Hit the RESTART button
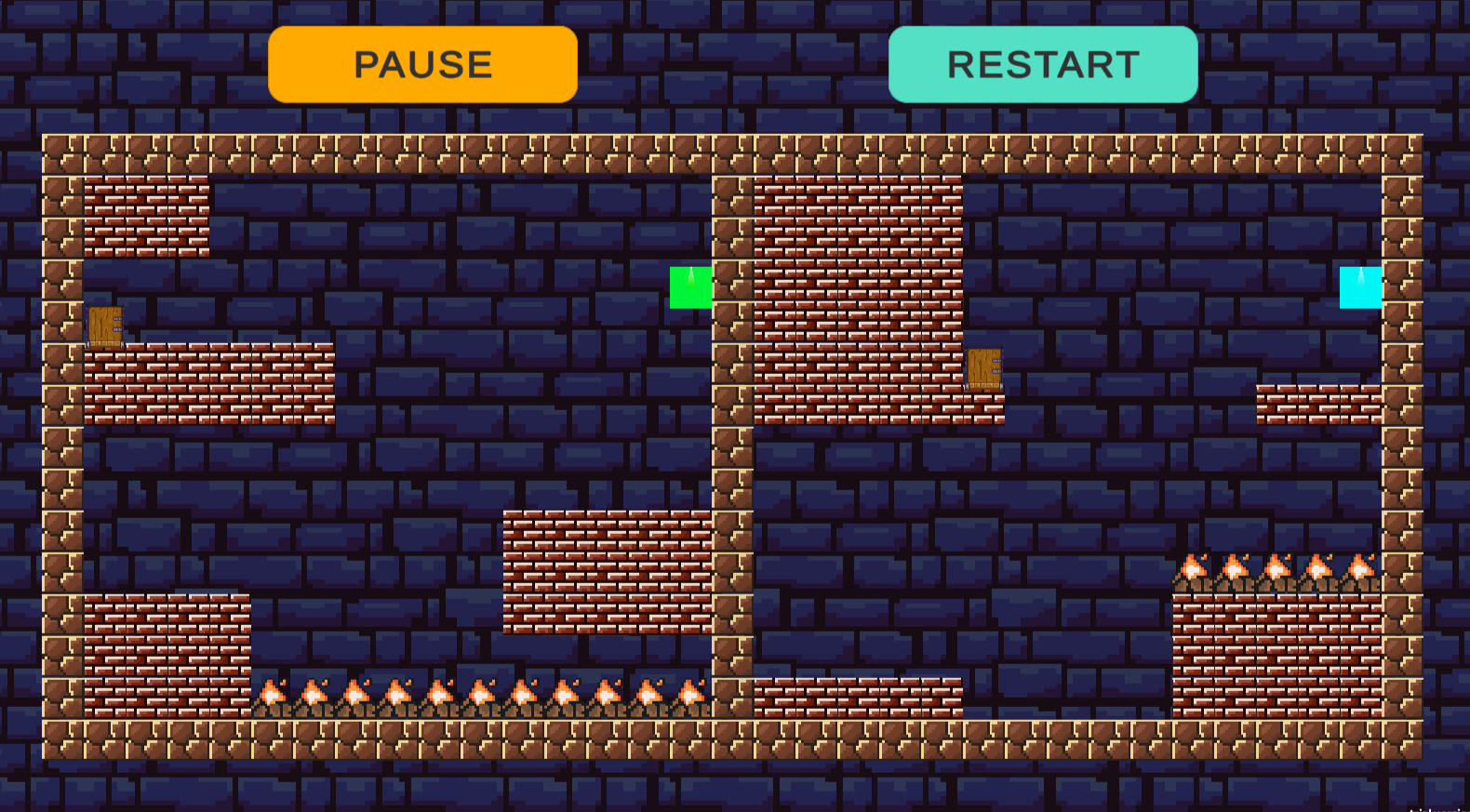The height and width of the screenshot is (812, 1470). [x=1042, y=65]
